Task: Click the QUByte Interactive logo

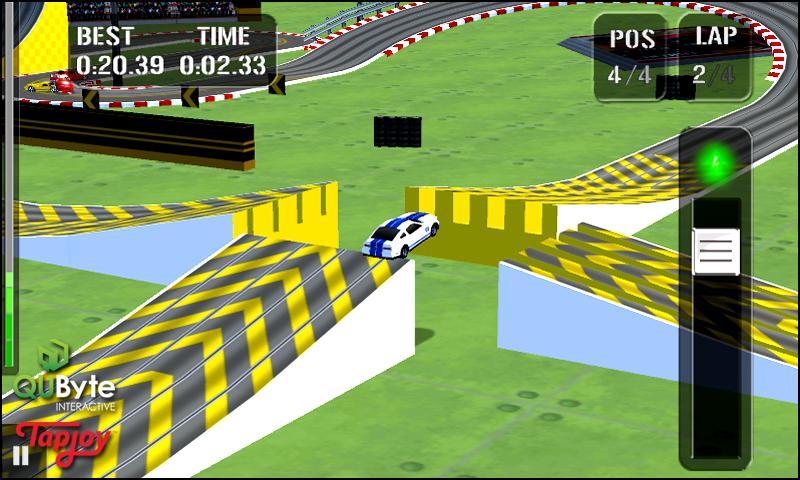Action: (64, 379)
